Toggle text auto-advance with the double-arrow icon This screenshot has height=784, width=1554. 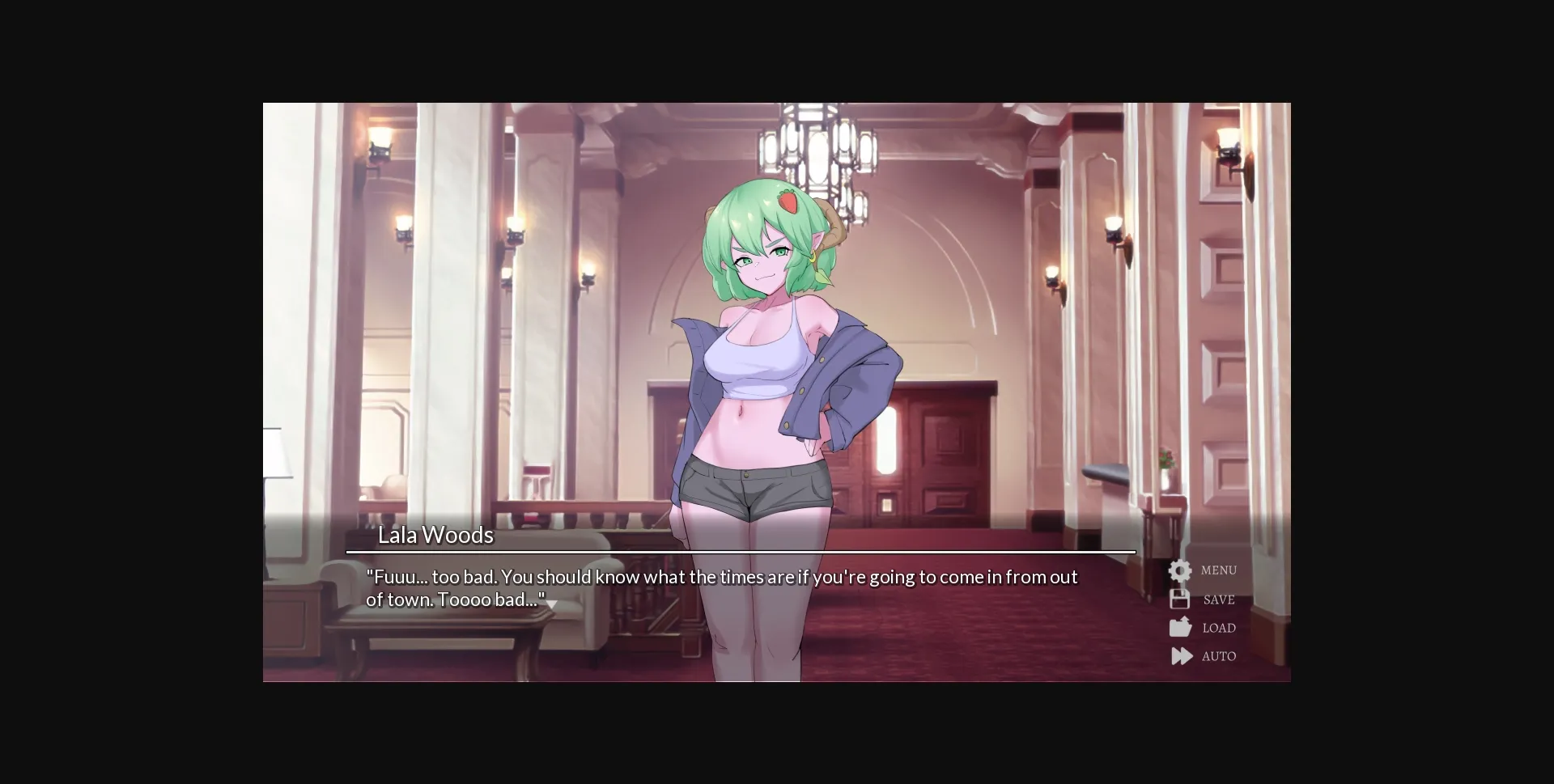pos(1180,656)
